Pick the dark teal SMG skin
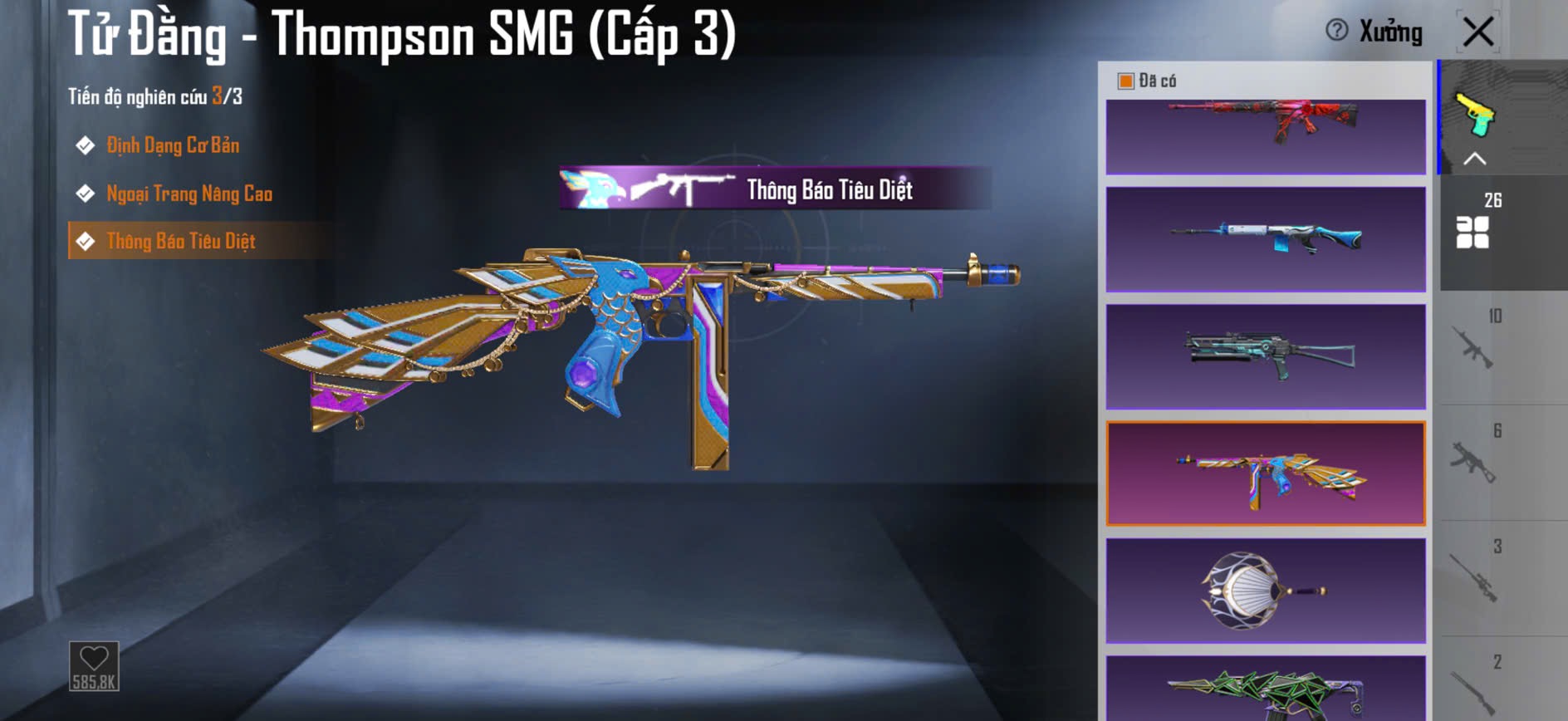This screenshot has width=1568, height=721. [x=1266, y=356]
